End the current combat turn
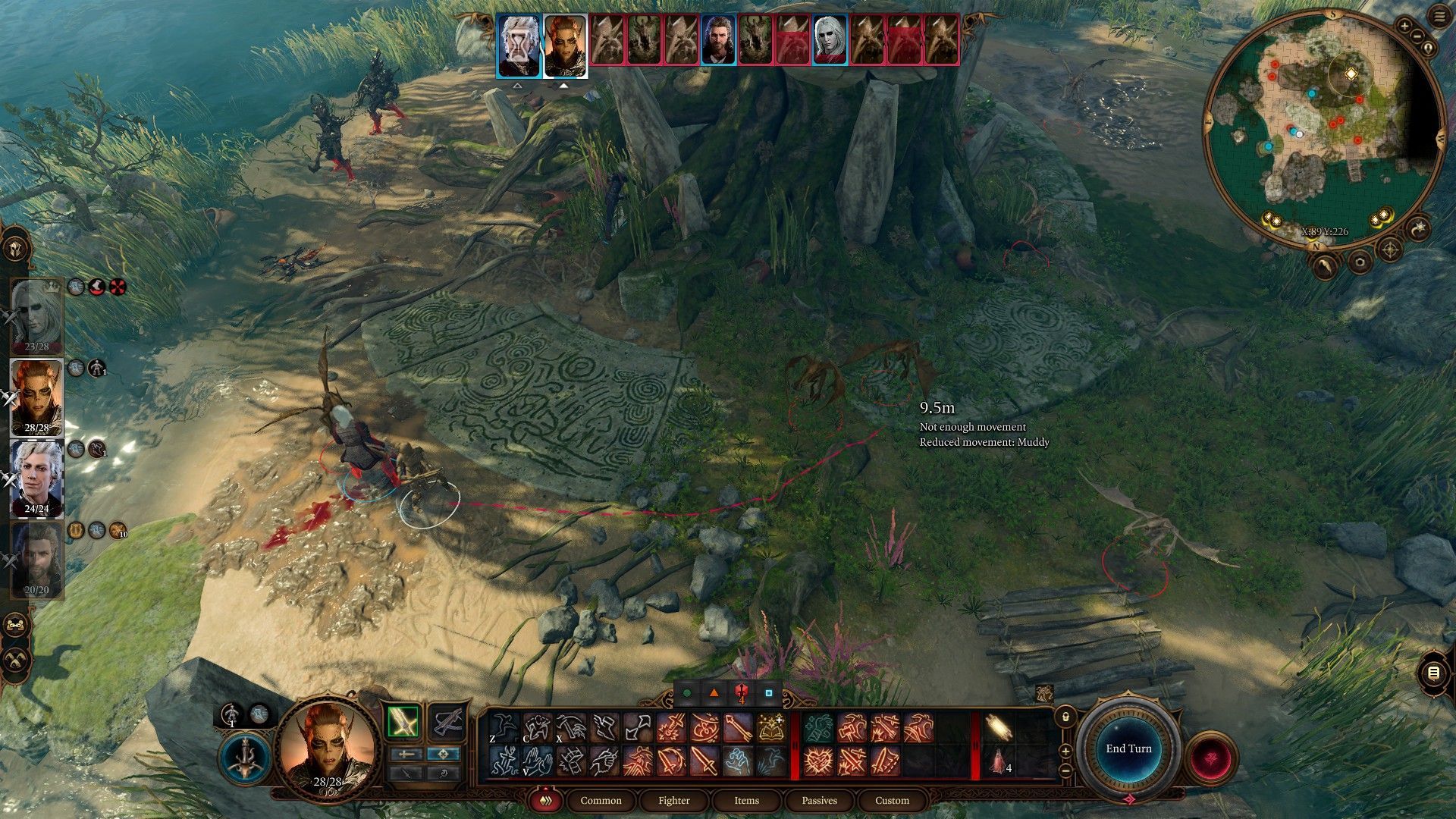This screenshot has height=819, width=1456. 1128,748
